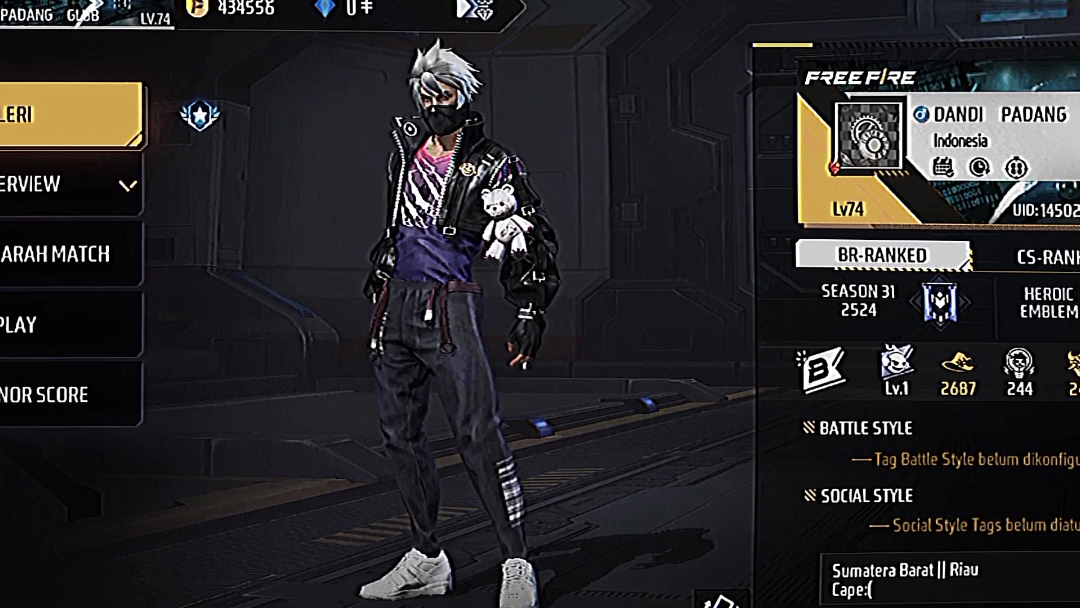Select the Replay menu entry
The height and width of the screenshot is (608, 1080).
click(x=68, y=324)
